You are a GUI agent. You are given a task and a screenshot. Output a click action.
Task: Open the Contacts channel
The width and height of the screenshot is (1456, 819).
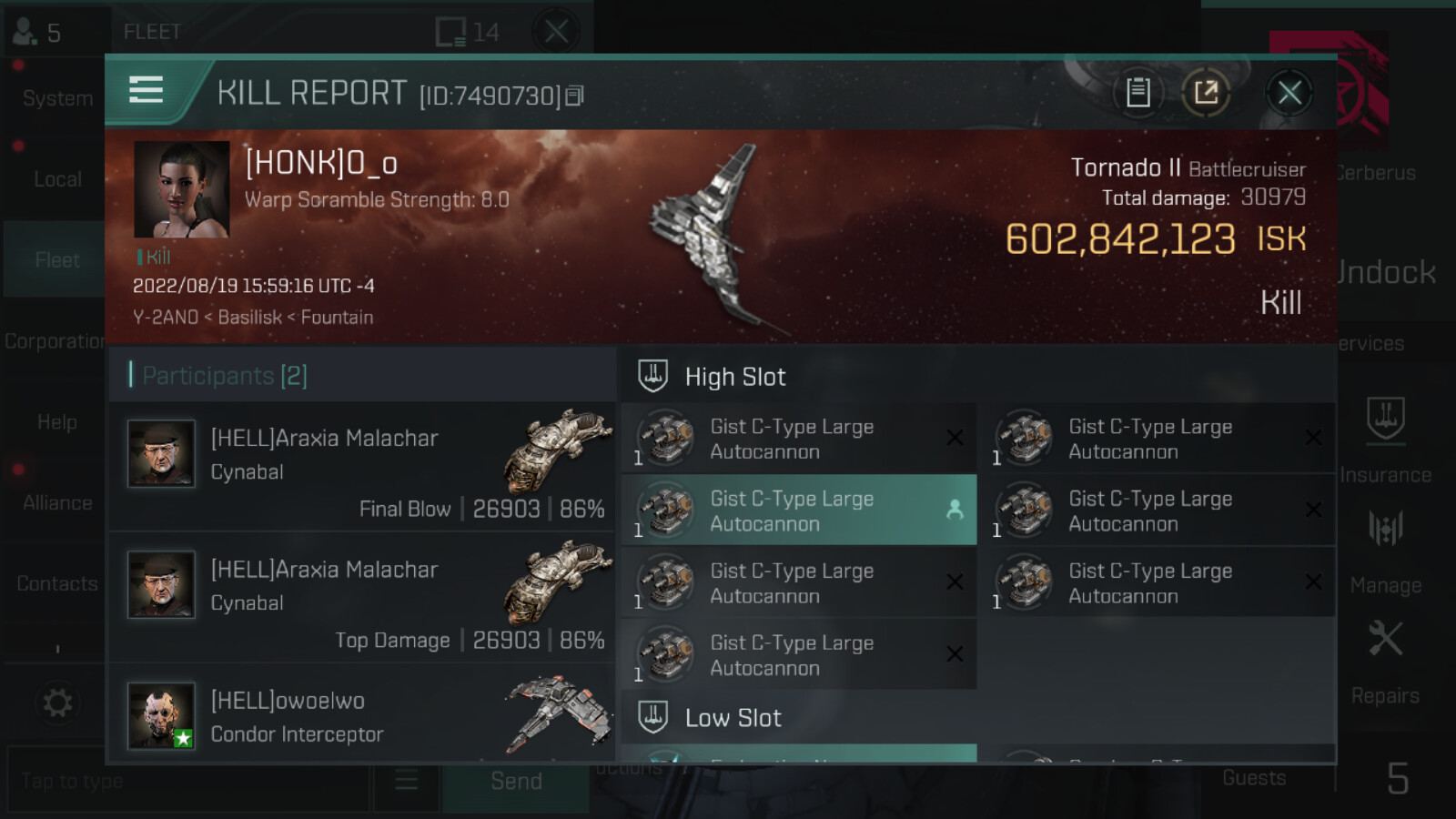(56, 583)
